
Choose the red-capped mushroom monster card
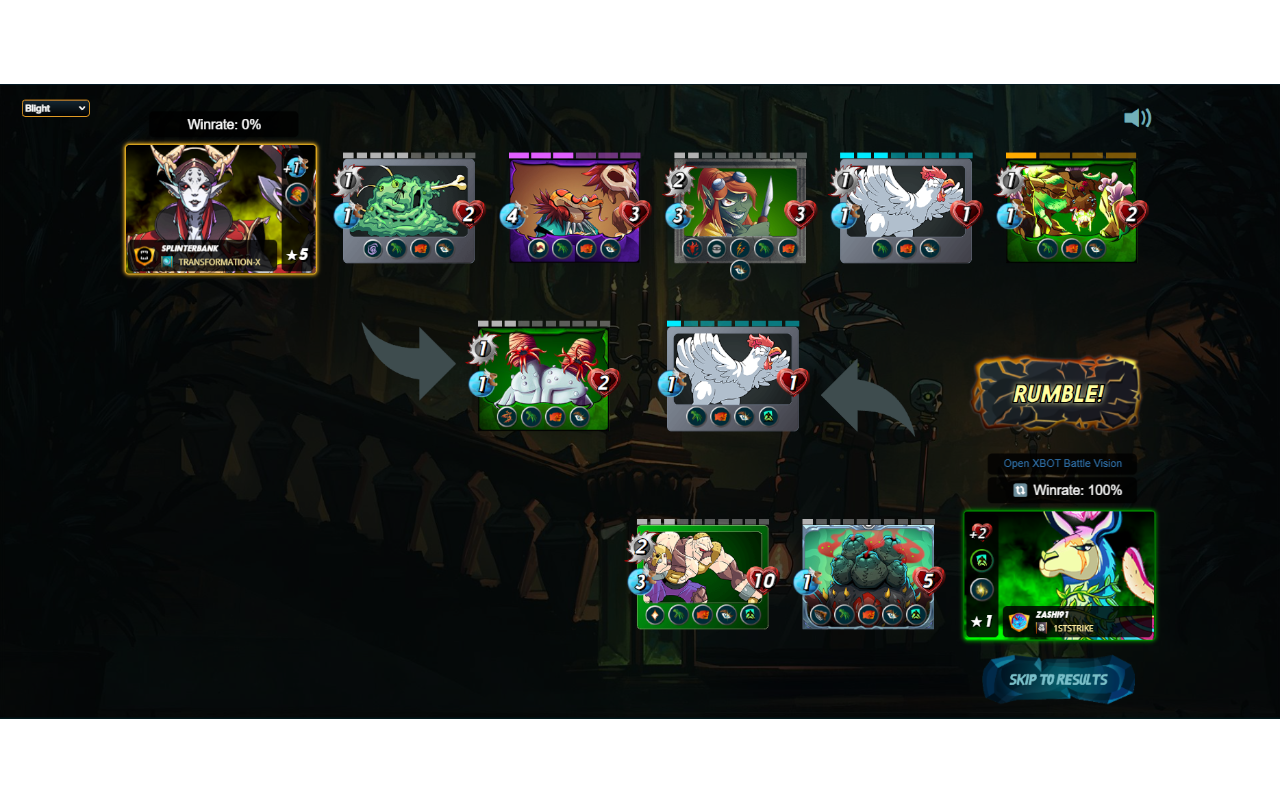pos(543,376)
